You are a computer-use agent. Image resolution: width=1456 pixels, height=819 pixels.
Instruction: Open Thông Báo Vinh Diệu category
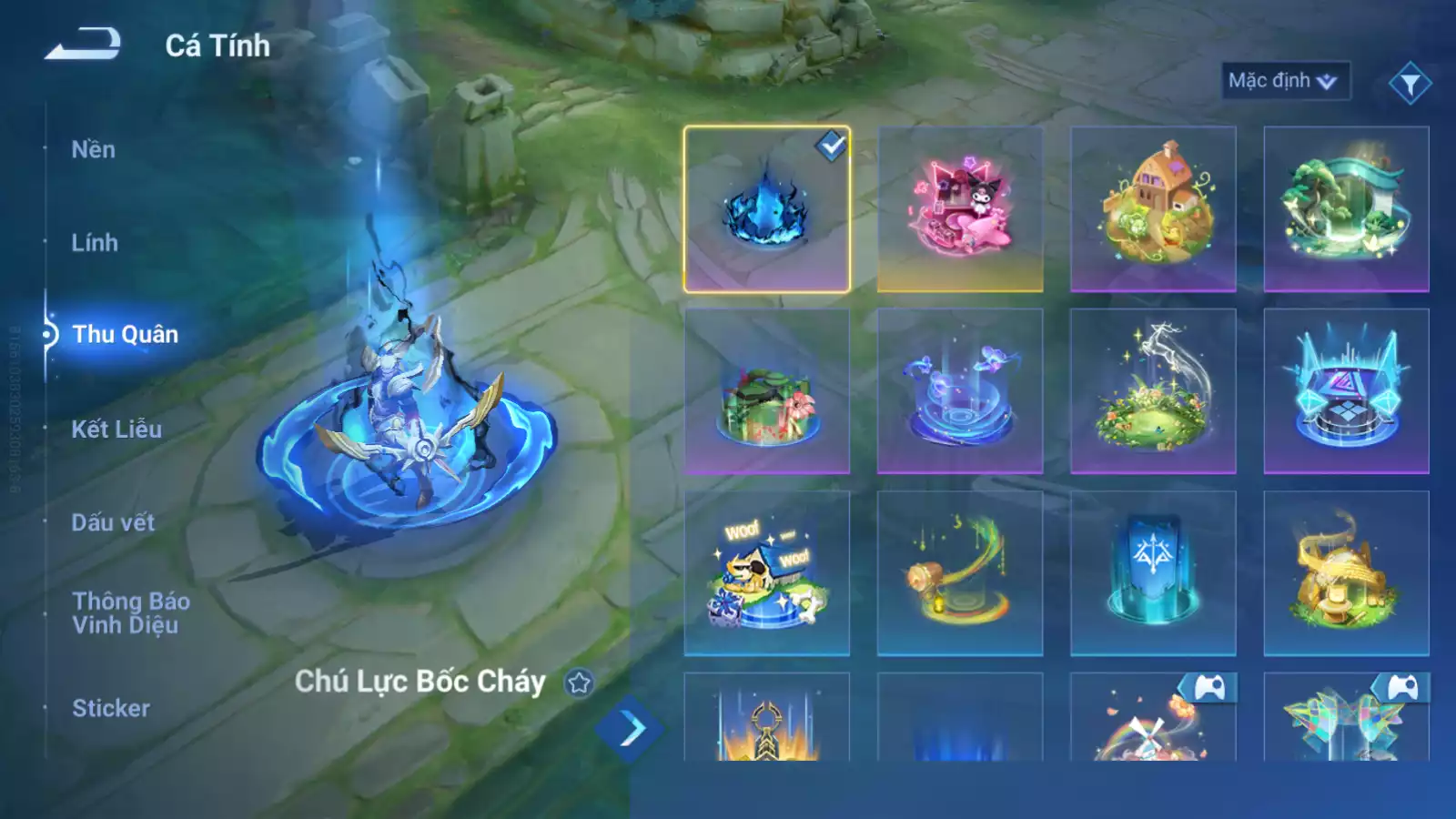pos(131,612)
